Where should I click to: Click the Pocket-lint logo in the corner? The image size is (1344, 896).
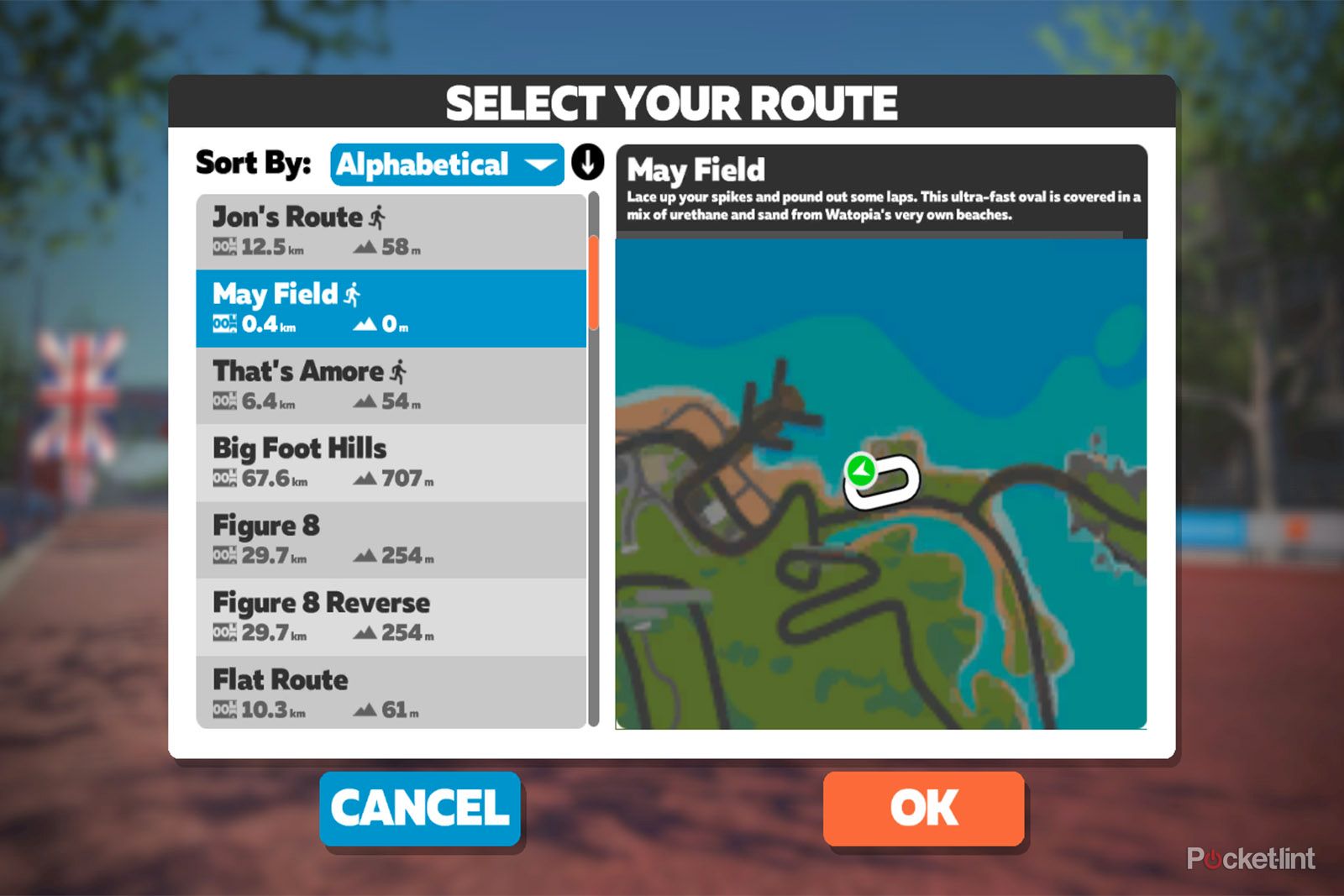[1251, 859]
